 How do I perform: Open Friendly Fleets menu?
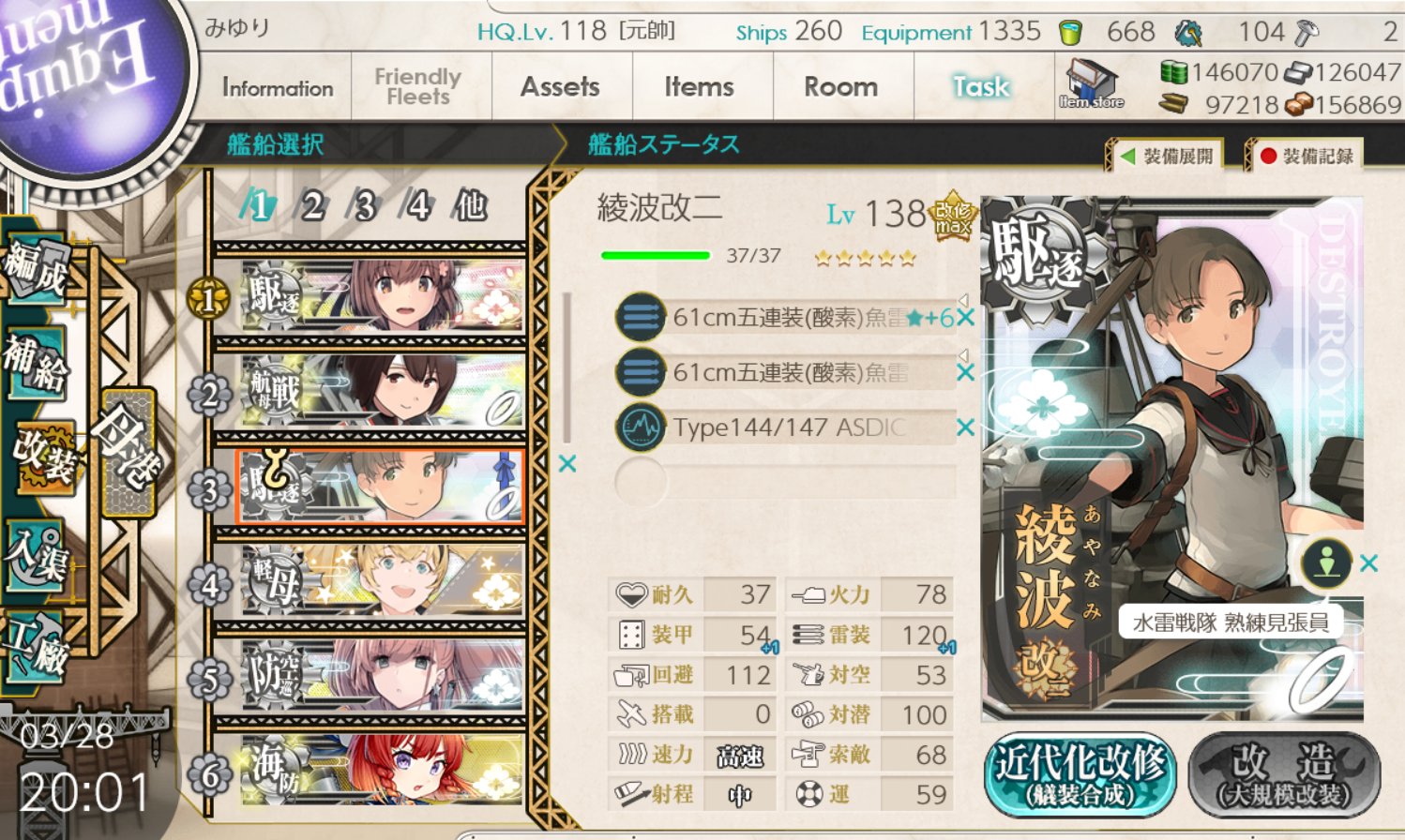click(x=418, y=87)
